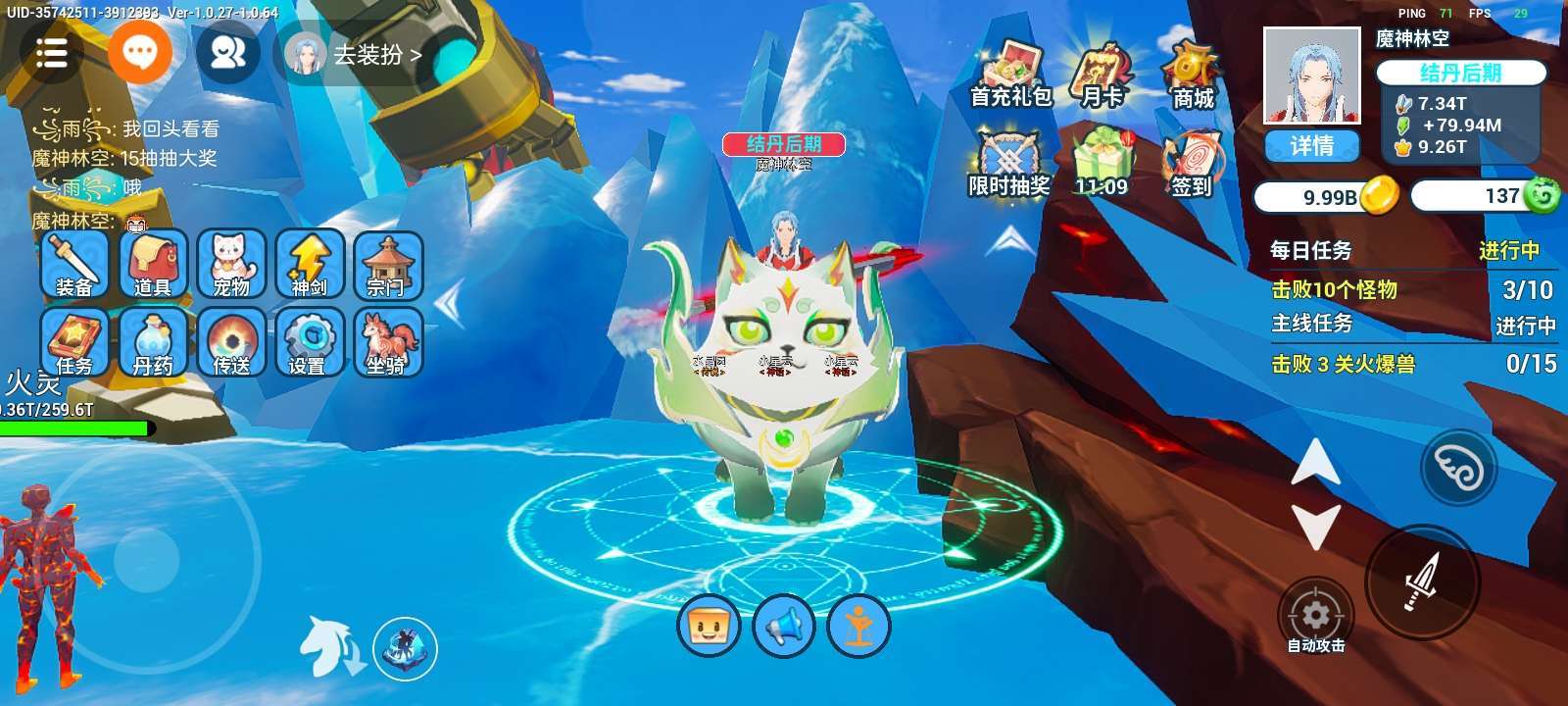Viewport: 1568px width, 706px height.
Task: Open the 签到 daily sign-in
Action: [1192, 163]
